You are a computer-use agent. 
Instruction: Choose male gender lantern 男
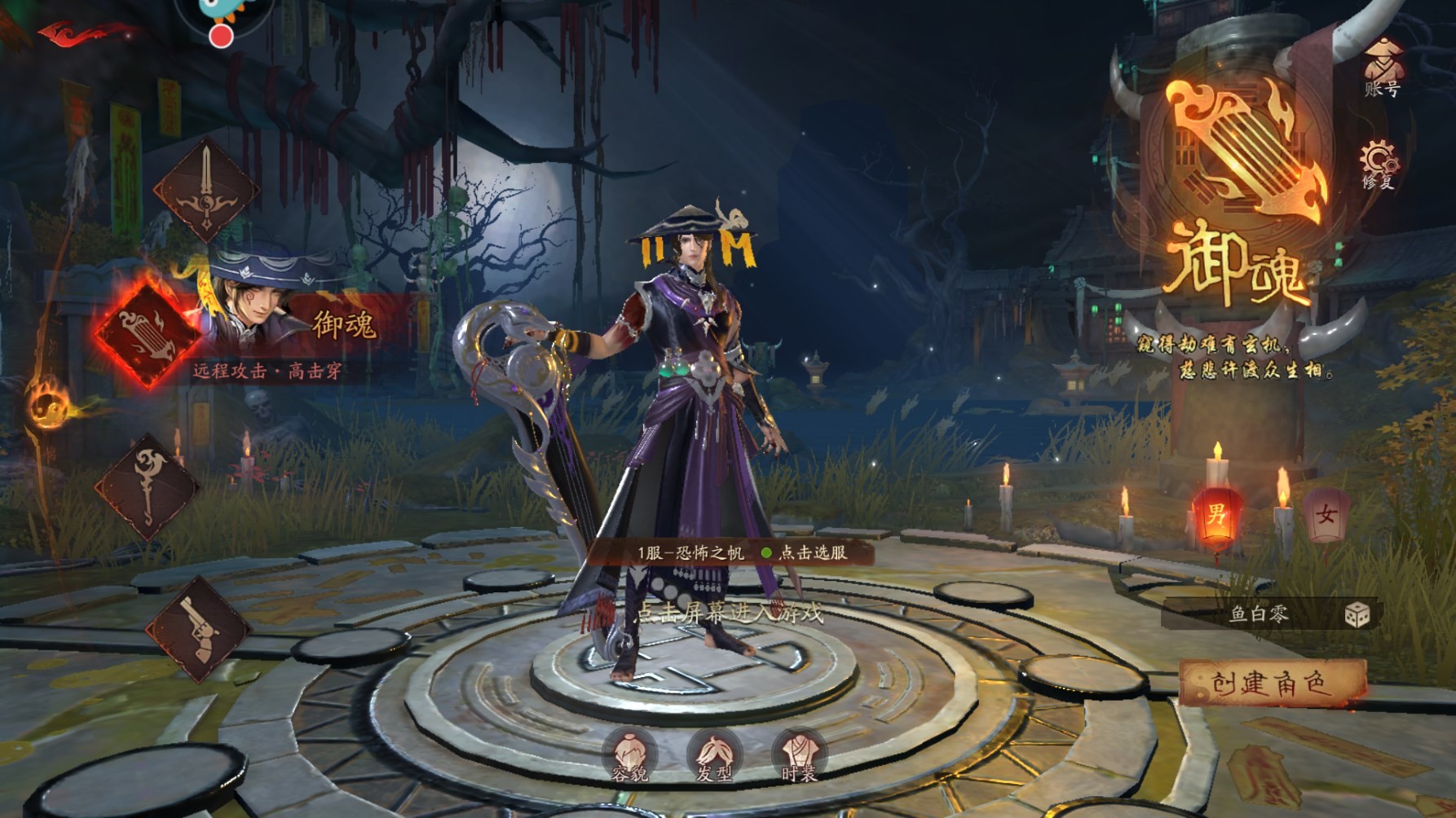[1216, 515]
